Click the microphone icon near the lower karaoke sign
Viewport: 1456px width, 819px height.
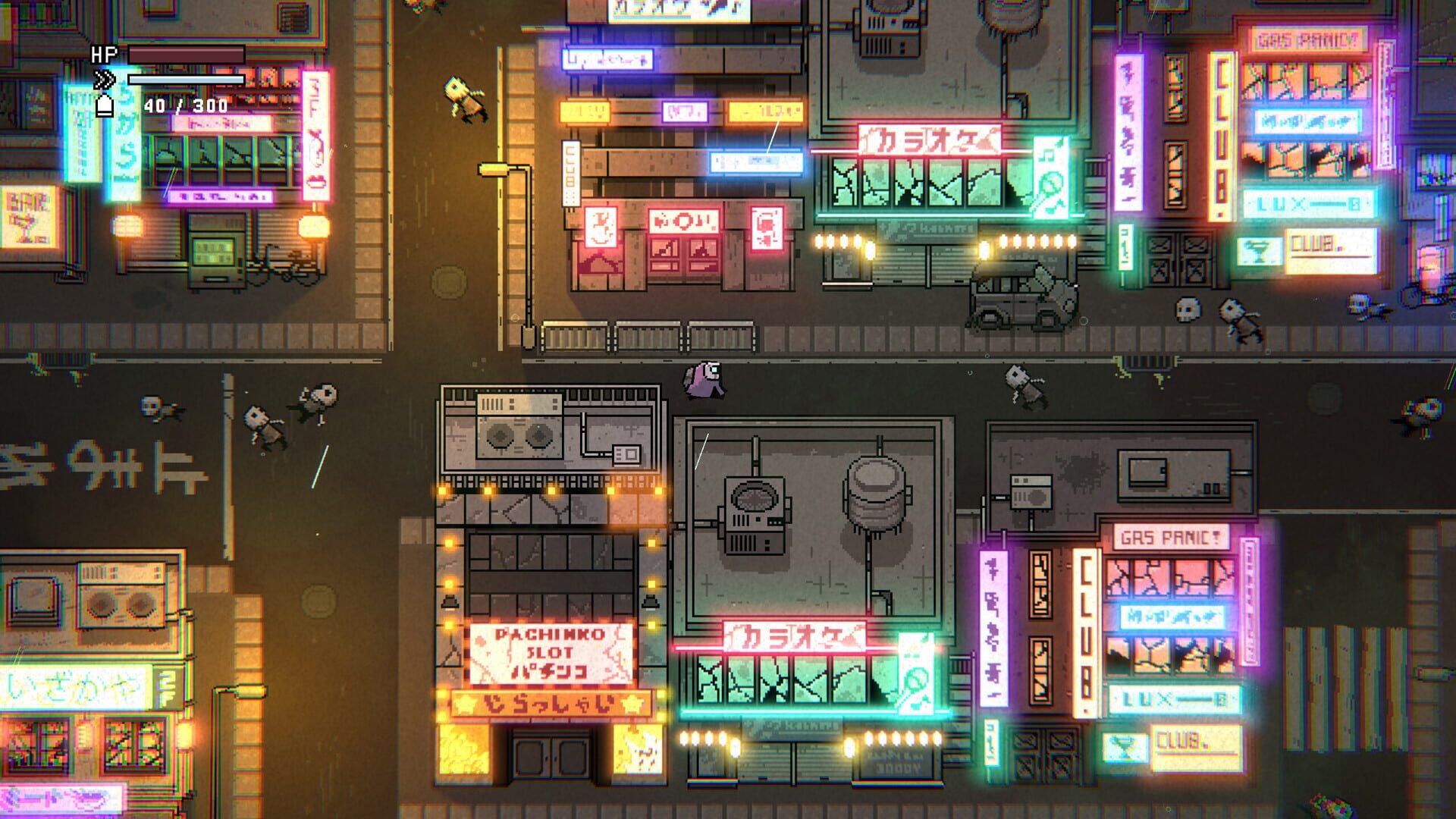point(915,686)
